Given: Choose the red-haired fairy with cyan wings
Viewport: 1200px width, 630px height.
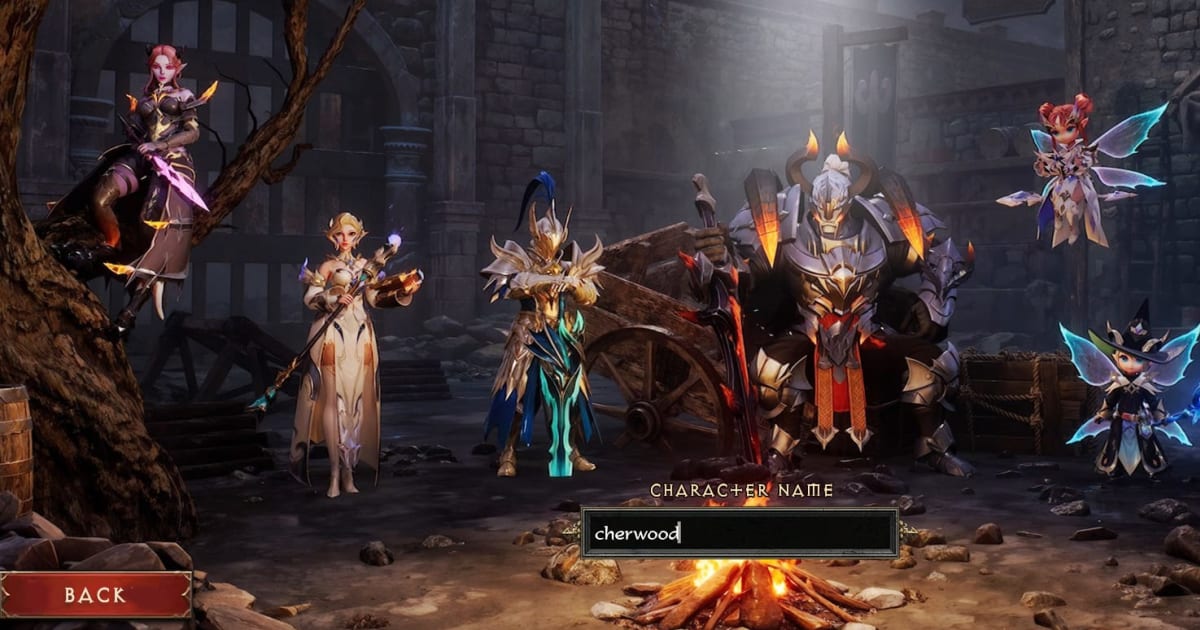Looking at the screenshot, I should coord(1070,170).
